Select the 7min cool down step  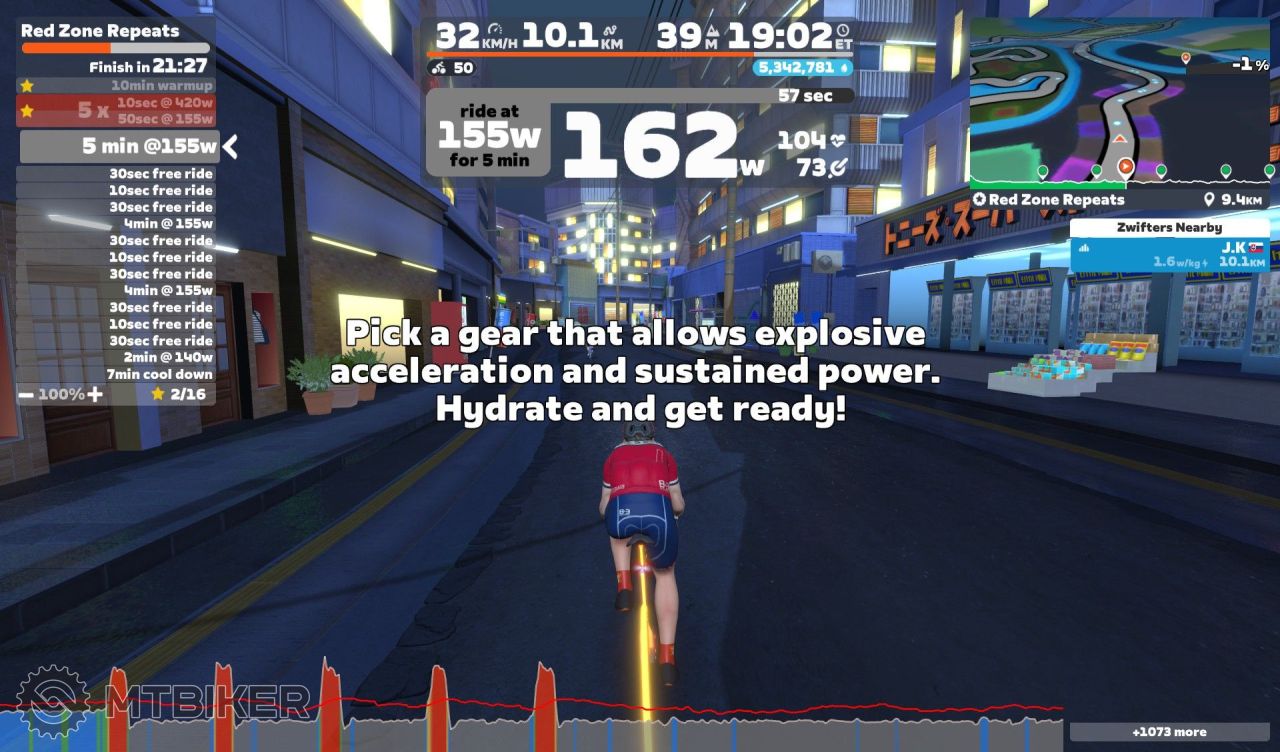click(159, 374)
